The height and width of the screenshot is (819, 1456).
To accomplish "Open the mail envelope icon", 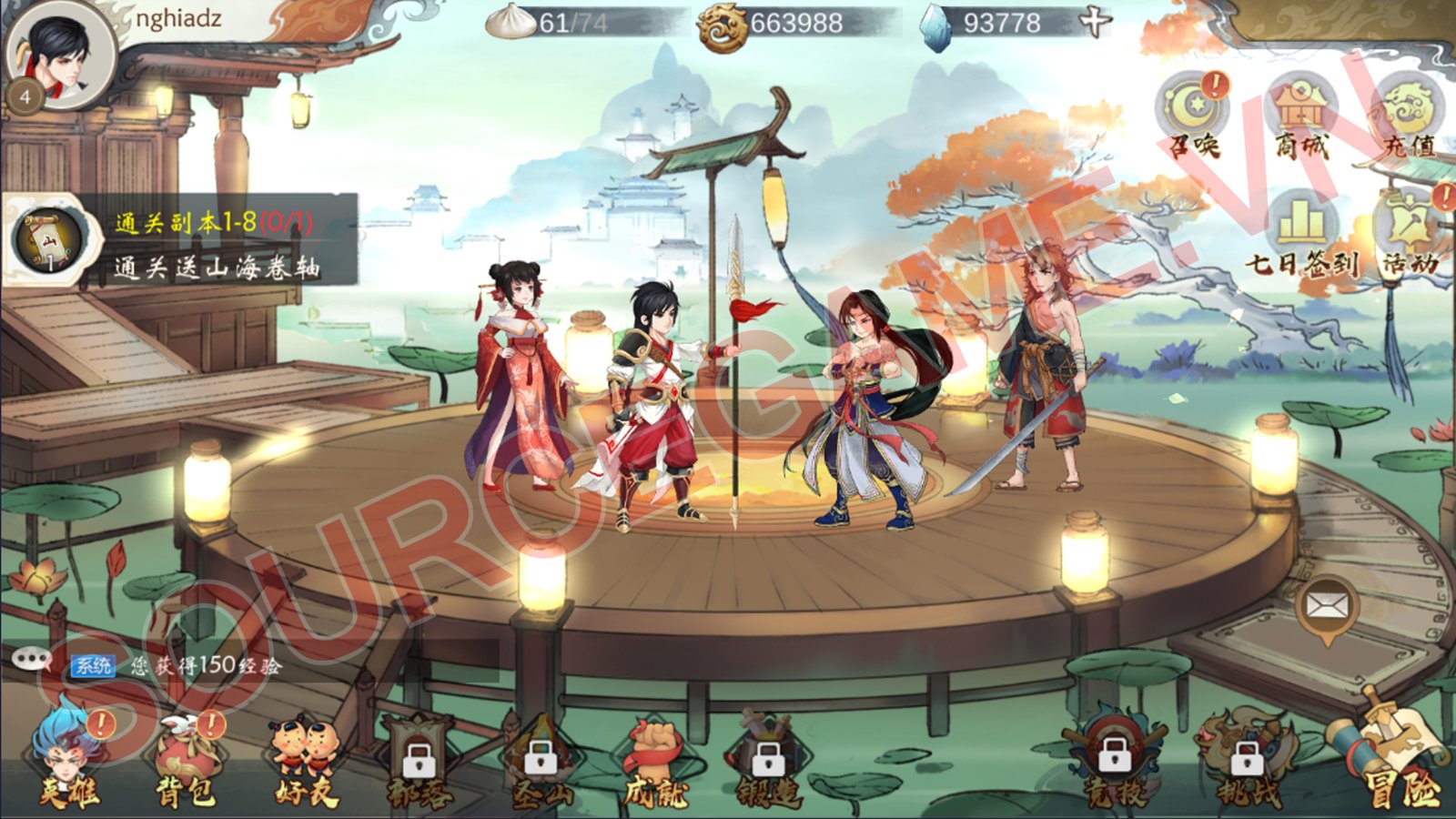I will (1328, 607).
